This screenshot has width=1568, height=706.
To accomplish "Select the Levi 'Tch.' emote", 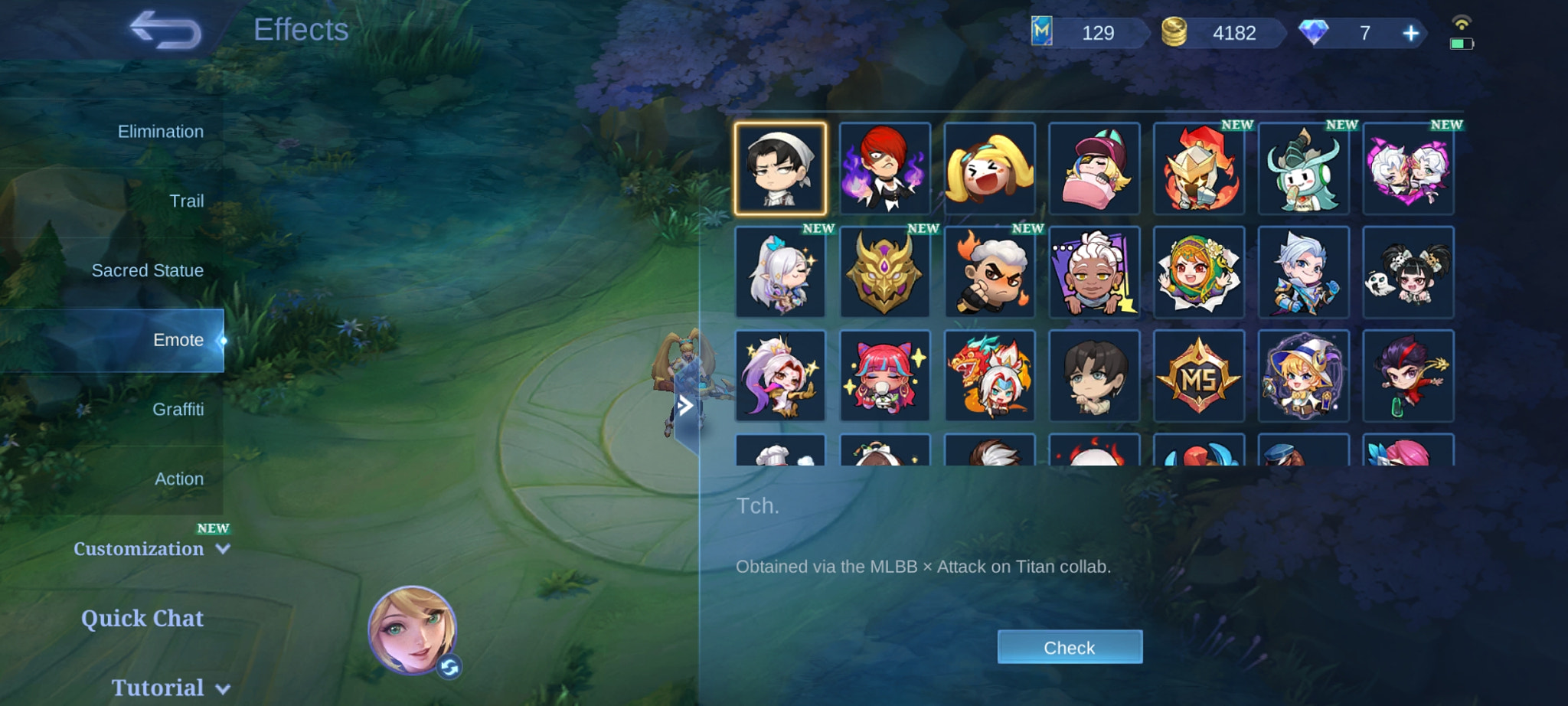I will click(782, 168).
